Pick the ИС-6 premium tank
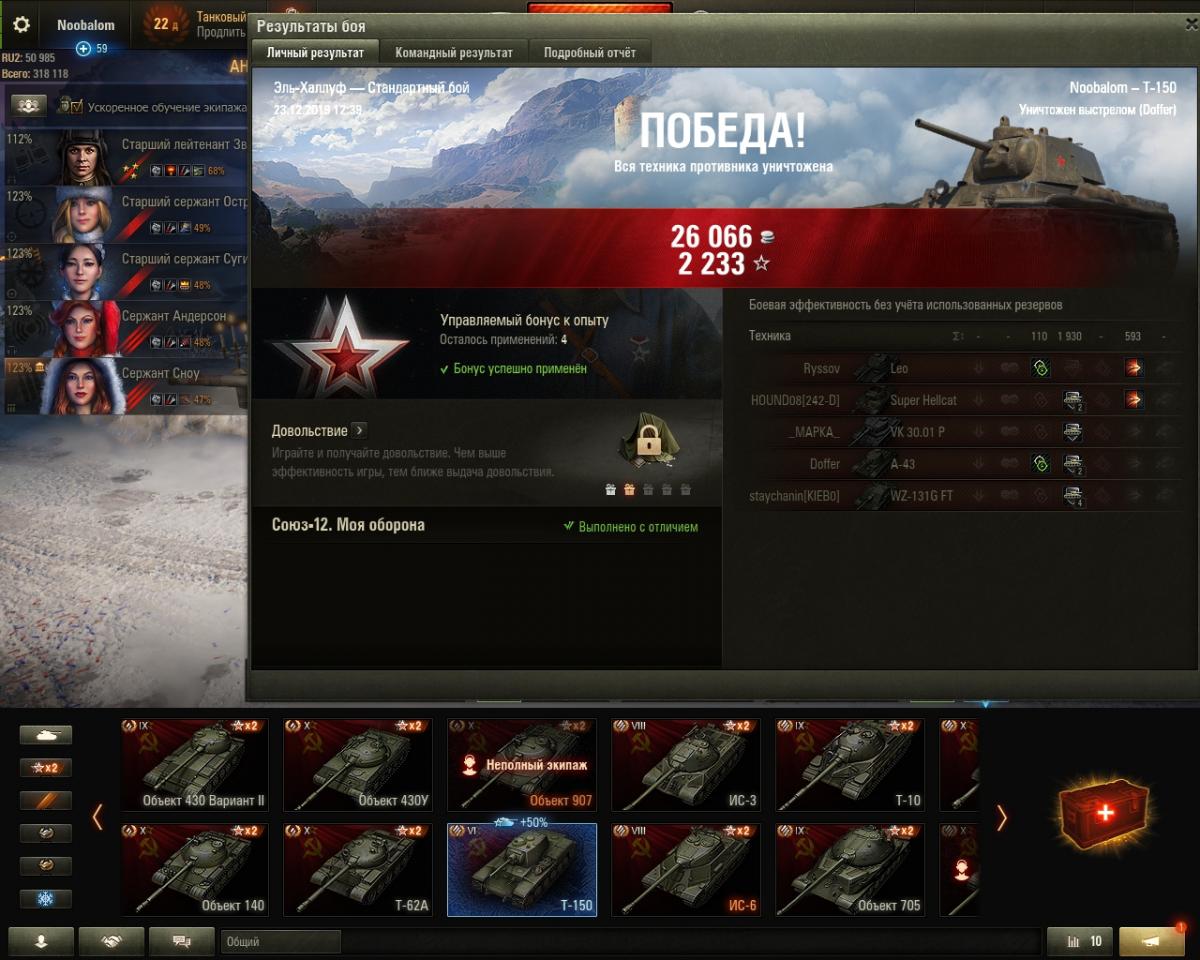Image resolution: width=1200 pixels, height=960 pixels. click(x=686, y=869)
